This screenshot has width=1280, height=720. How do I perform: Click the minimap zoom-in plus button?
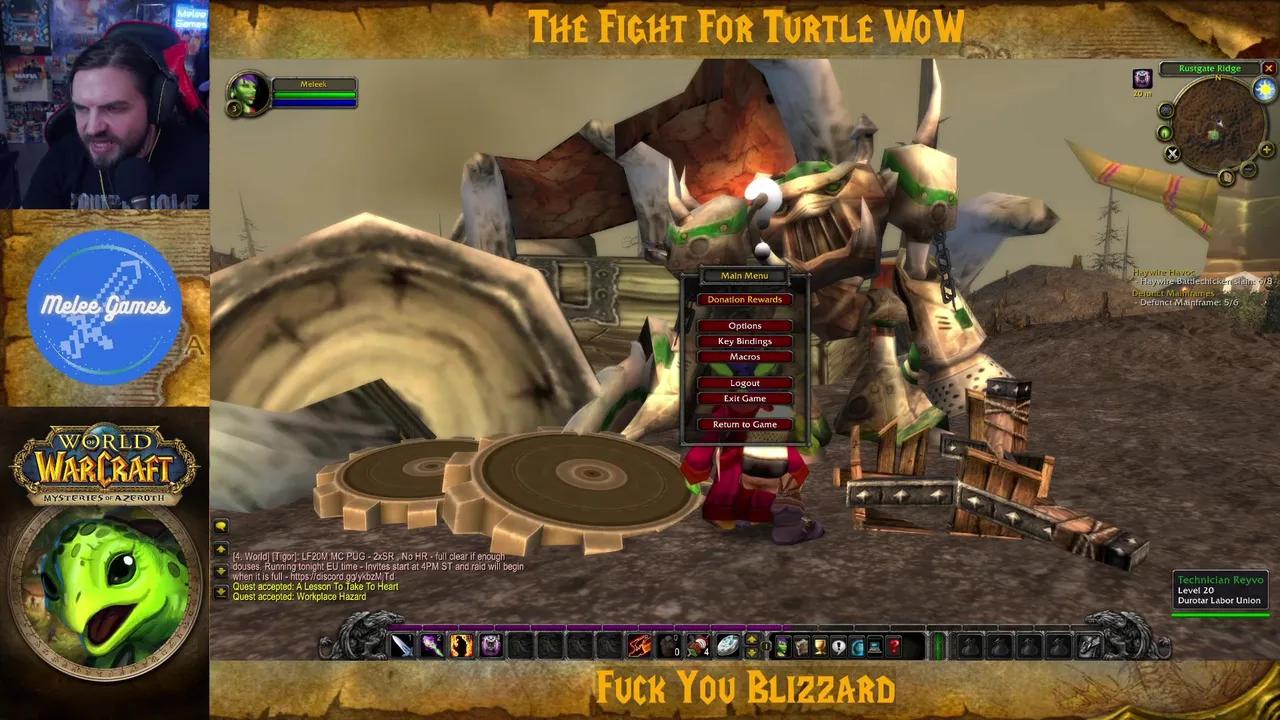[1266, 150]
